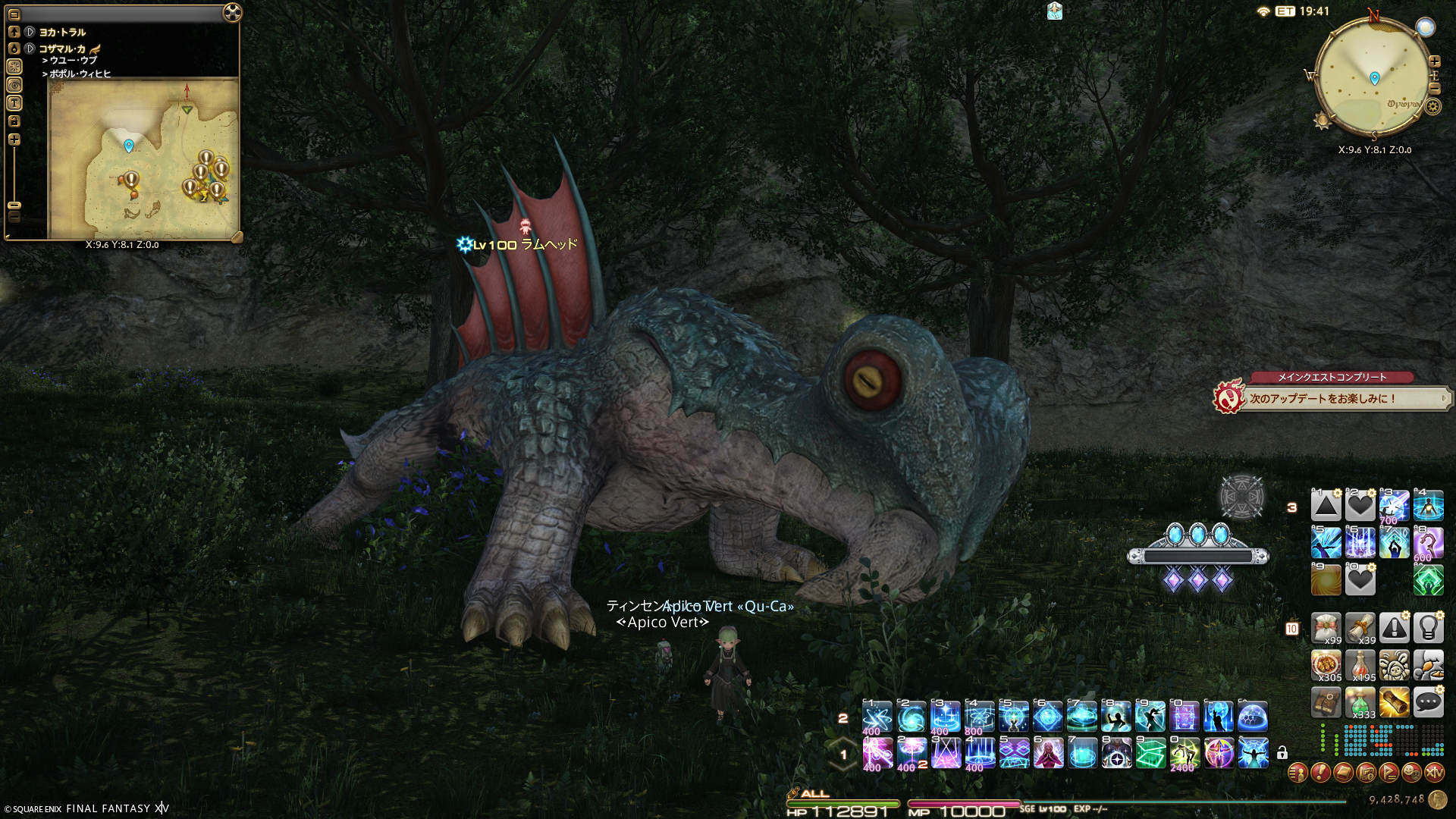This screenshot has height=819, width=1456.
Task: Toggle map text labels with the T button
Action: (14, 103)
